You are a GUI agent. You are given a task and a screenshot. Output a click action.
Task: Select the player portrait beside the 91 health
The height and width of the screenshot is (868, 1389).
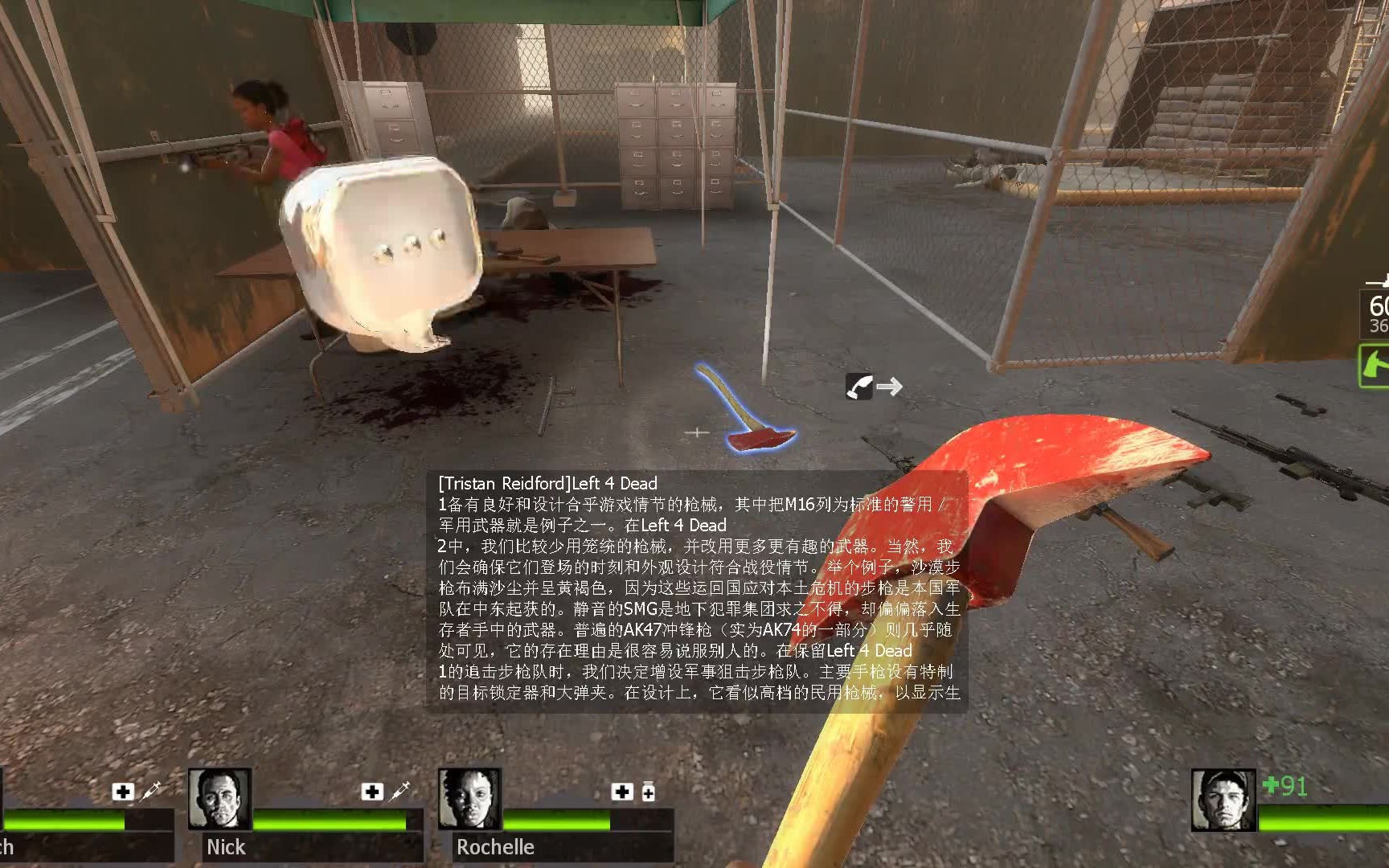[1223, 799]
